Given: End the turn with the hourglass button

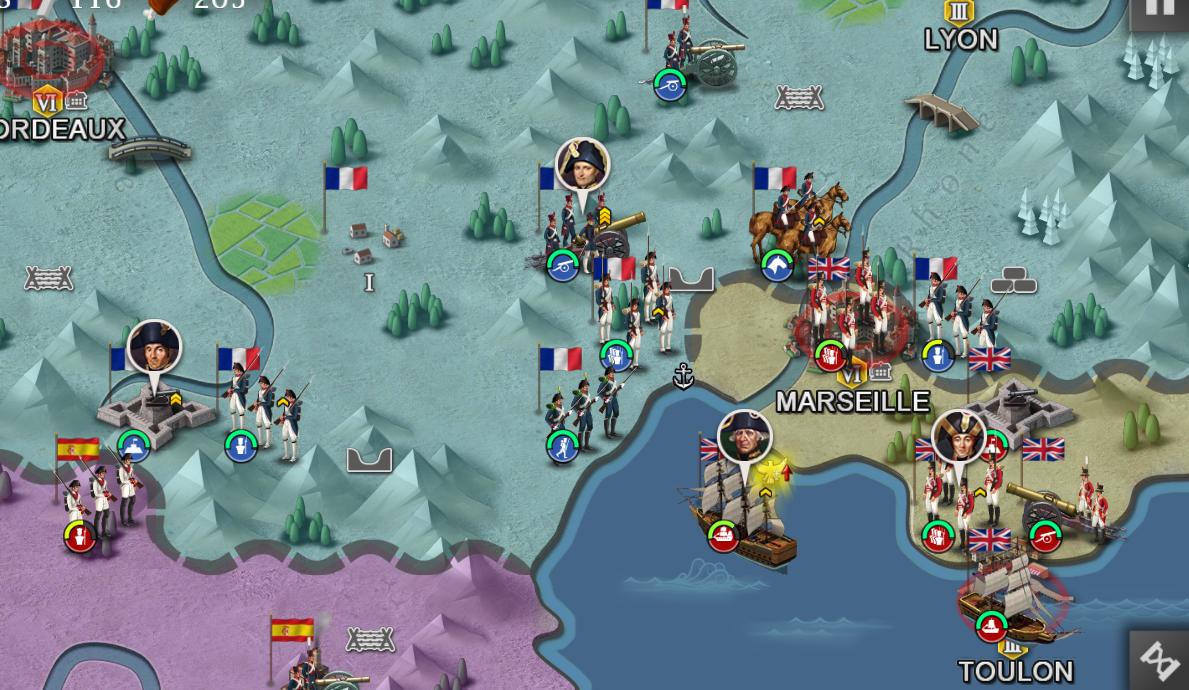Looking at the screenshot, I should point(1160,659).
